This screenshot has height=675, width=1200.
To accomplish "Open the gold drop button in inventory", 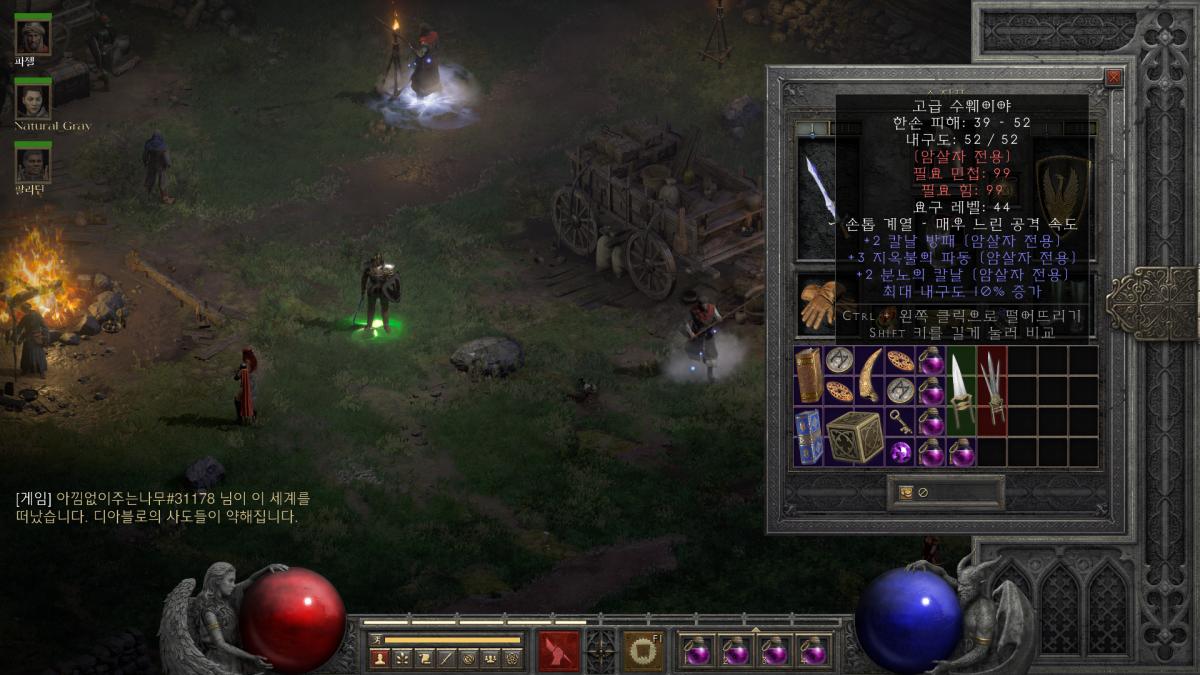I will pos(906,492).
